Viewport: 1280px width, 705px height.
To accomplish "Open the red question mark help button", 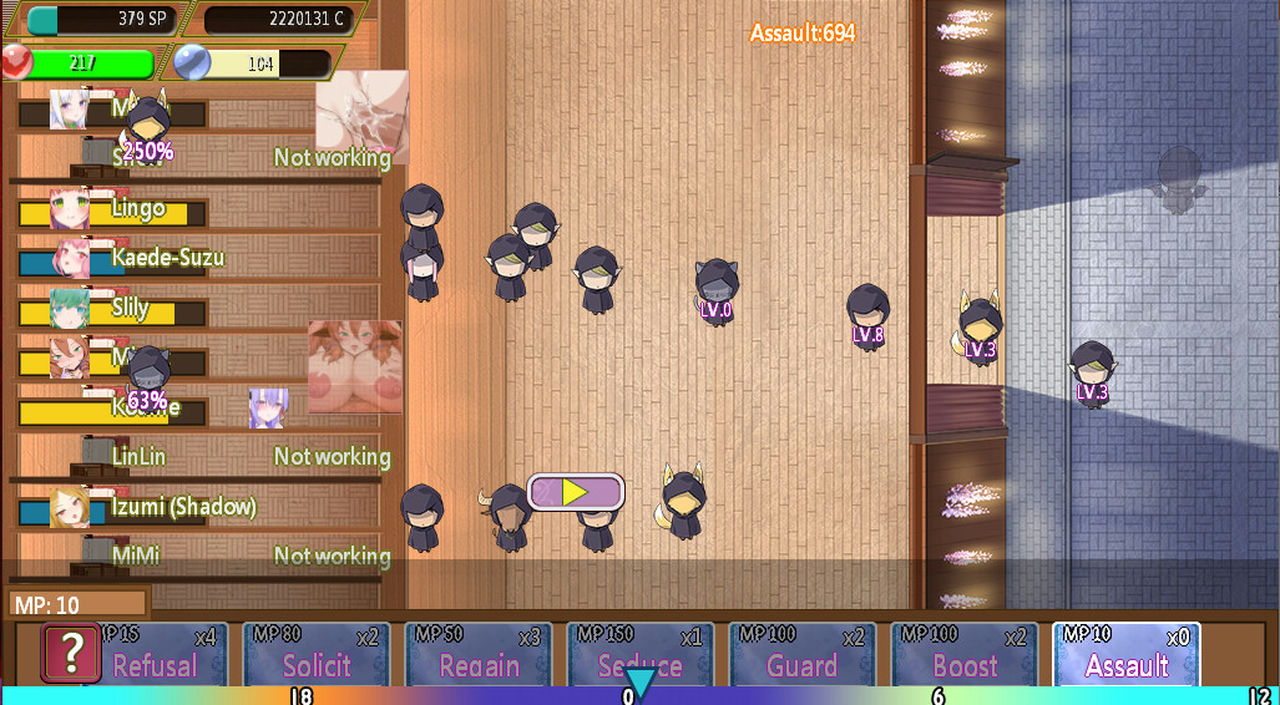I will [70, 654].
